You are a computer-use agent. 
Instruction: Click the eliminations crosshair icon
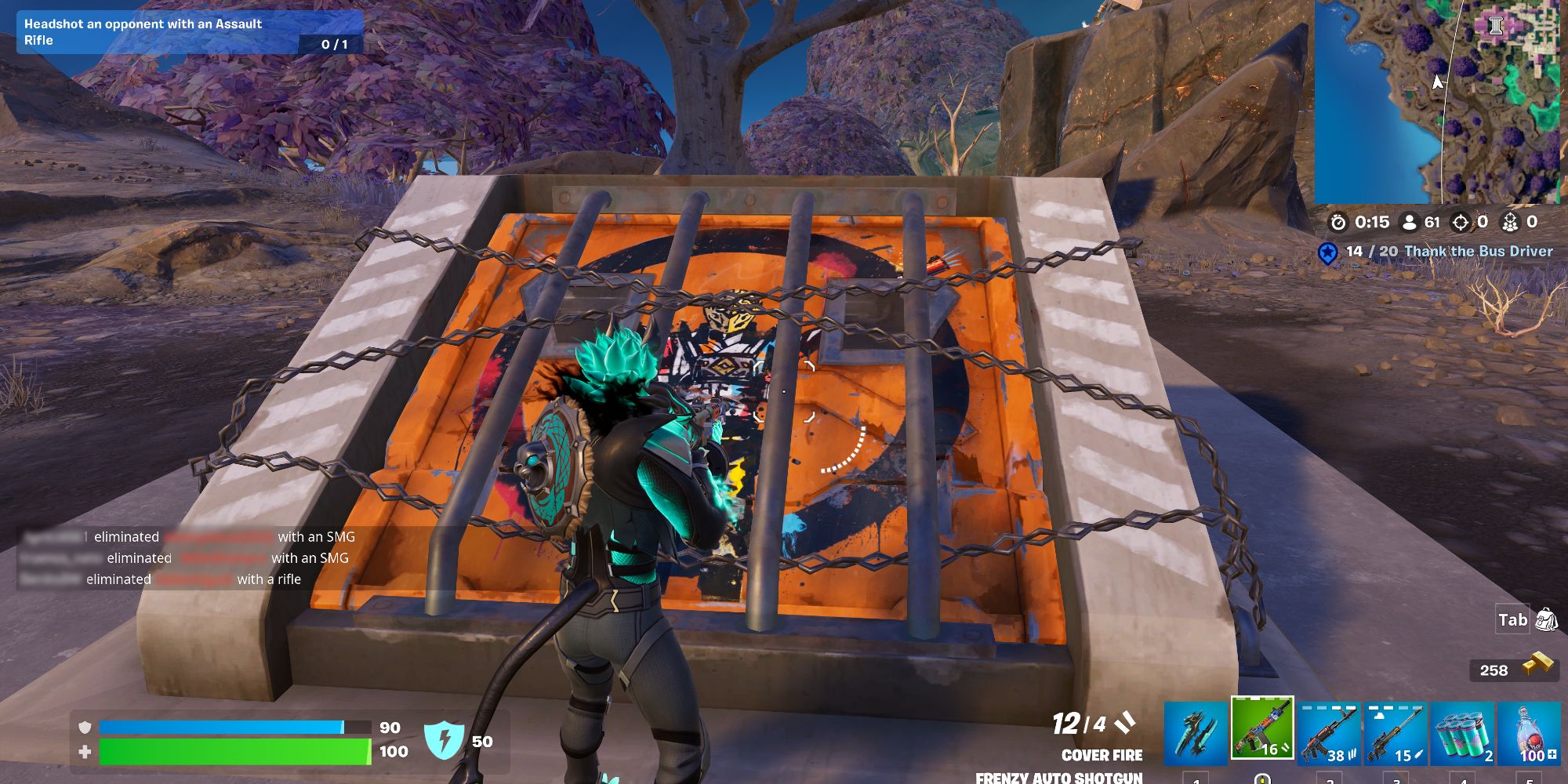click(x=1460, y=222)
